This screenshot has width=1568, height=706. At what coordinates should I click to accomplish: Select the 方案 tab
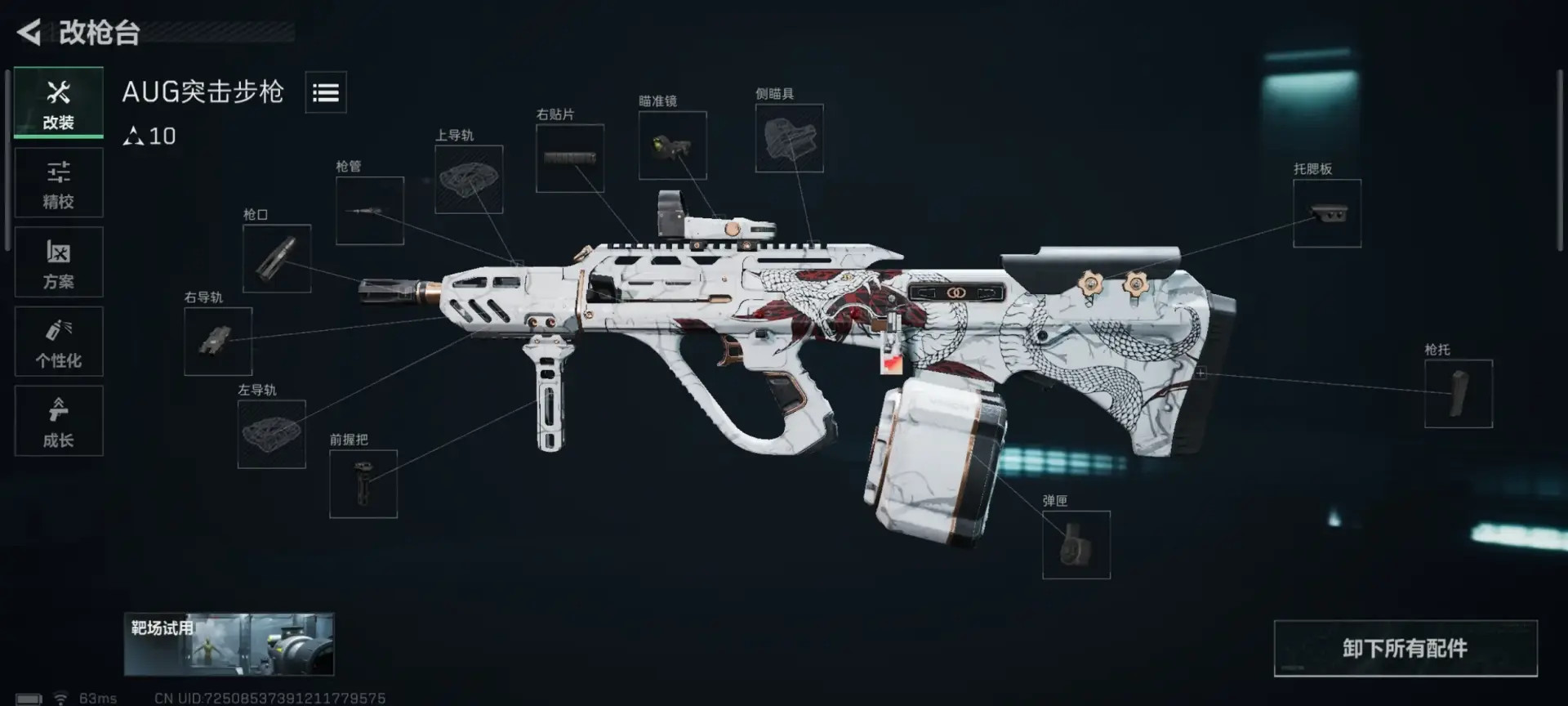tap(59, 262)
